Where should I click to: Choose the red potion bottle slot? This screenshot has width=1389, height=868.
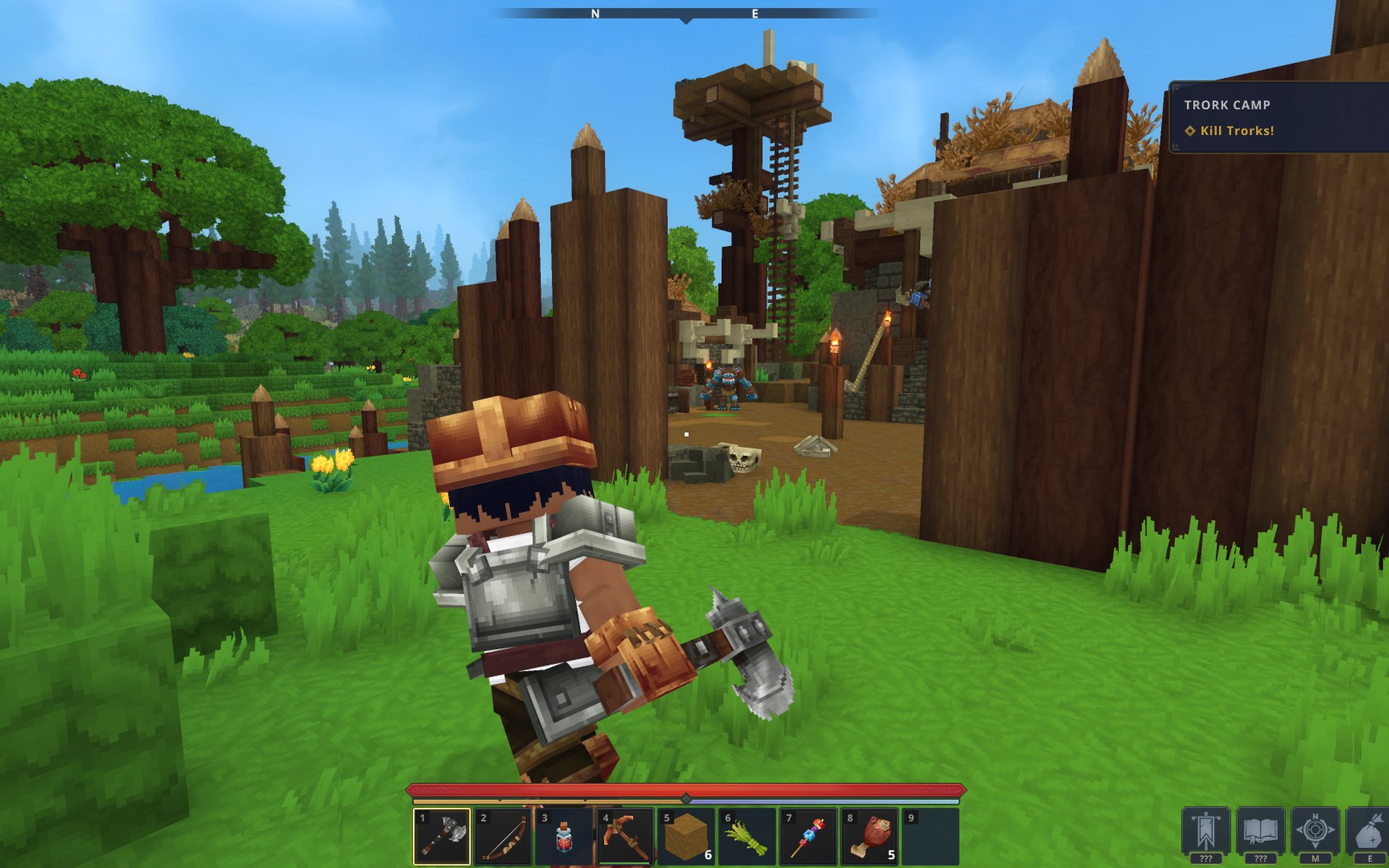coord(564,836)
